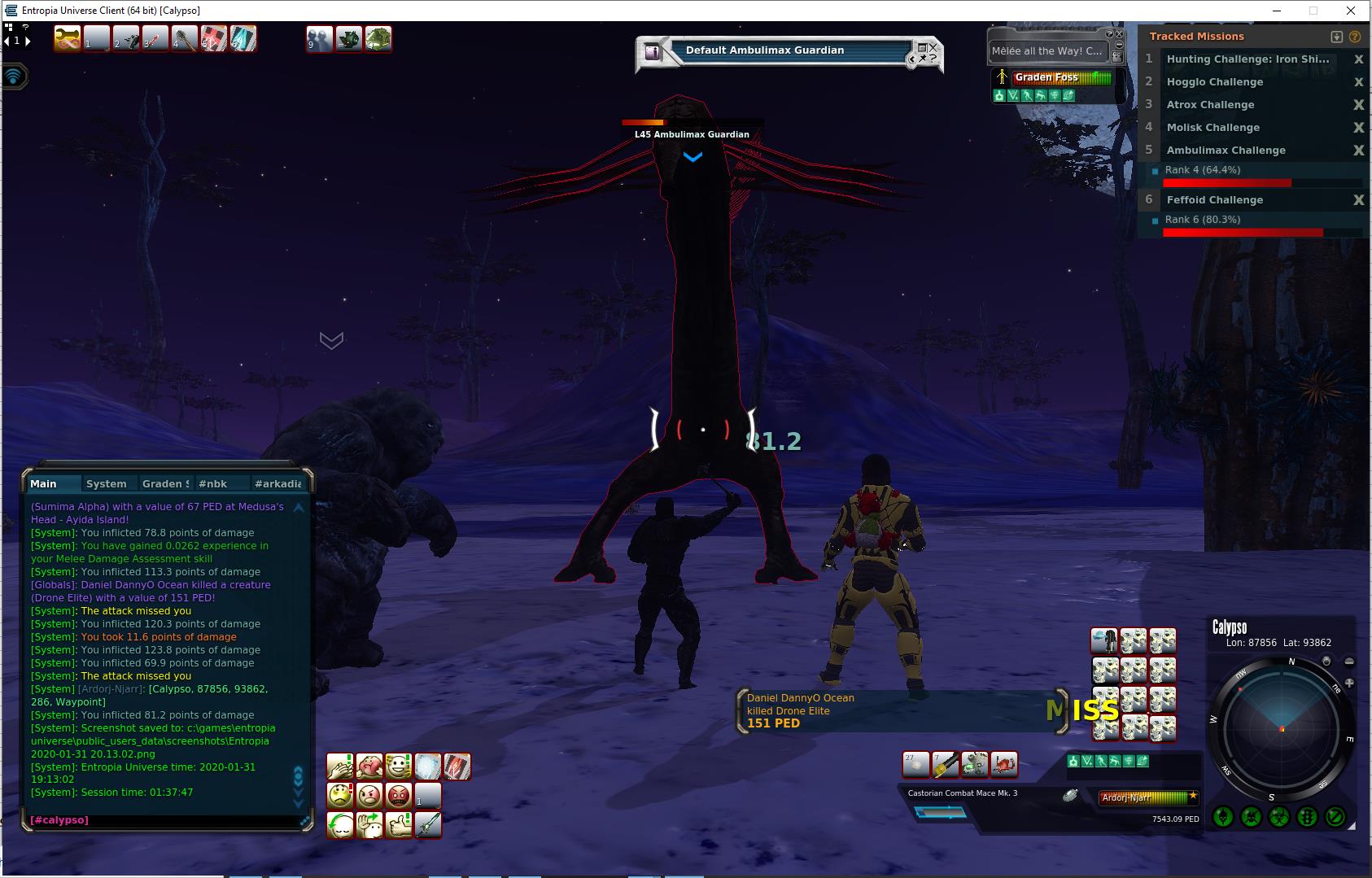Select the #arkadia chat tab
This screenshot has width=1372, height=878.
pyautogui.click(x=277, y=483)
